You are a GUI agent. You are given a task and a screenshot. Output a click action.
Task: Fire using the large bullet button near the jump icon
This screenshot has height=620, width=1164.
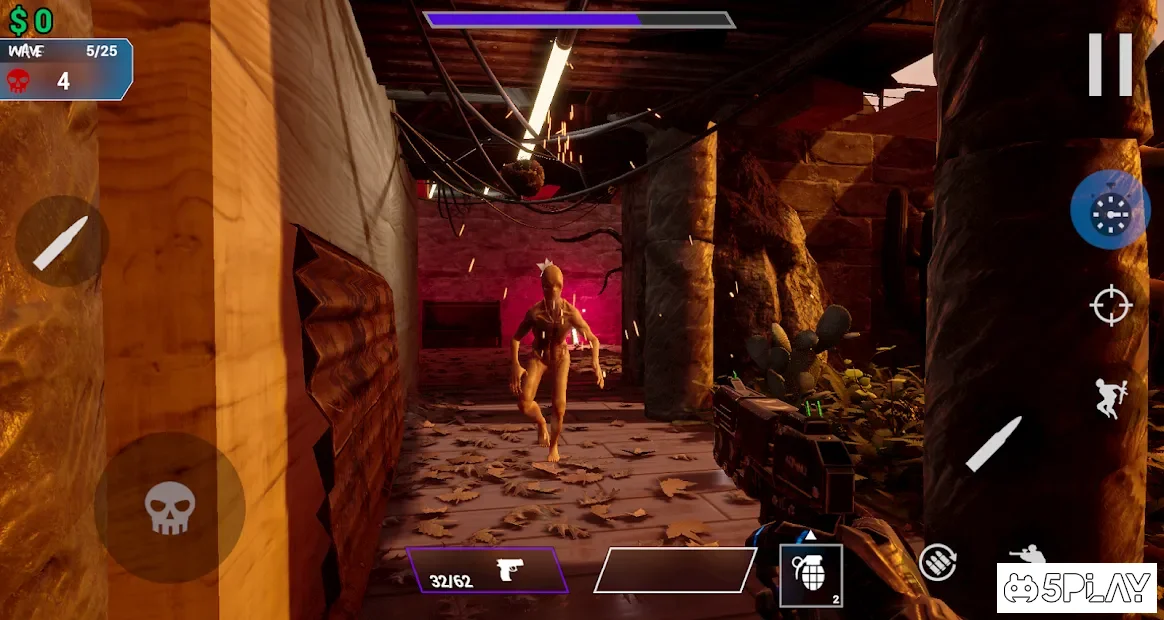coord(993,444)
